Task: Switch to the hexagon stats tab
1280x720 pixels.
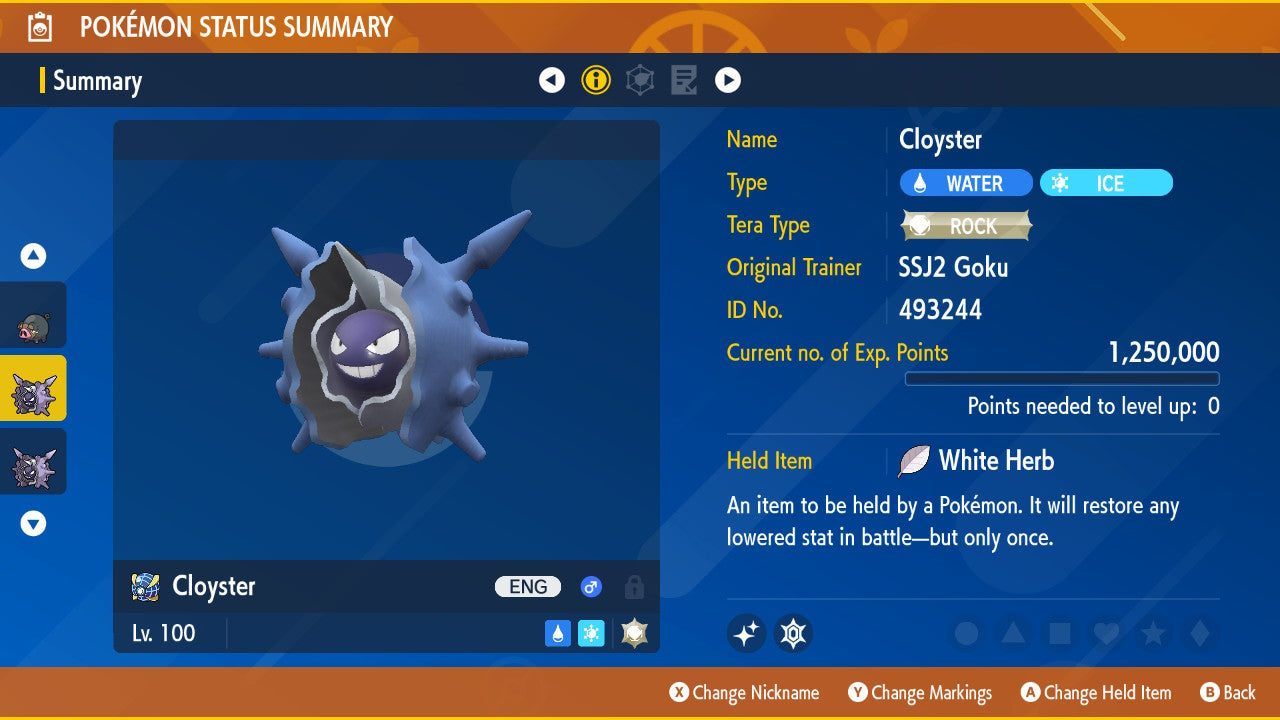Action: (x=640, y=80)
